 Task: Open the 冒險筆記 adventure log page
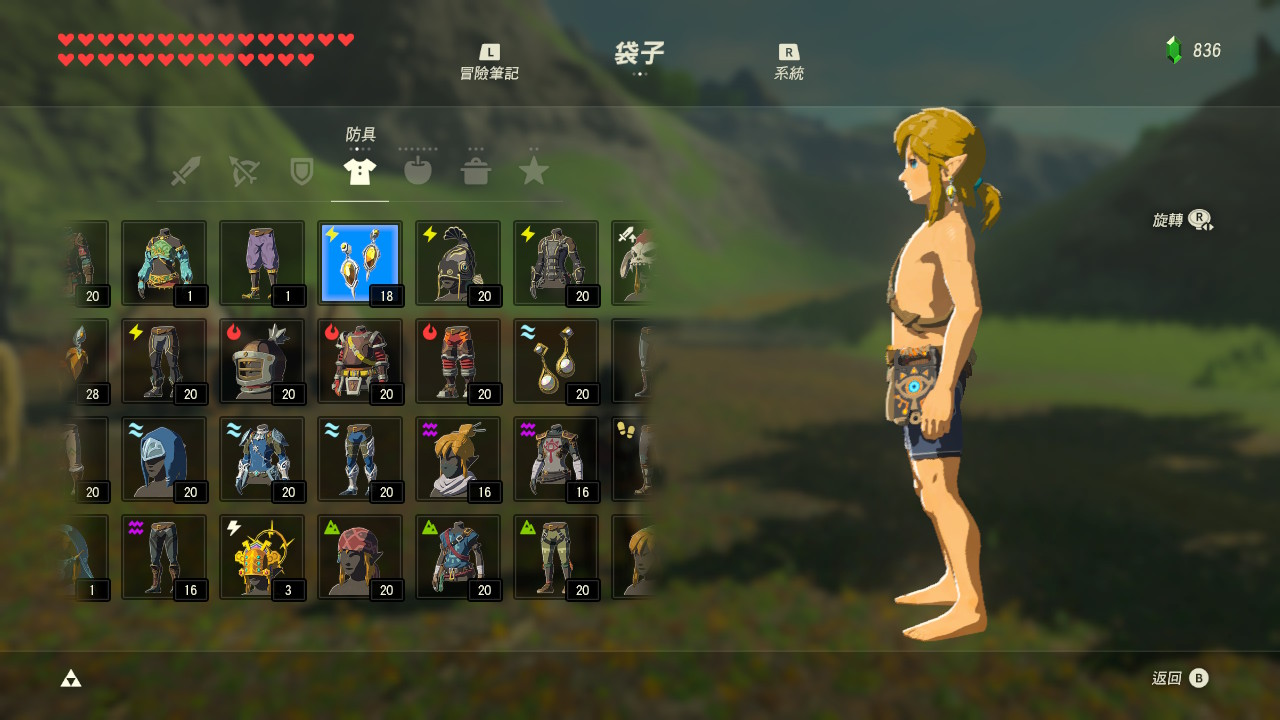click(x=489, y=62)
